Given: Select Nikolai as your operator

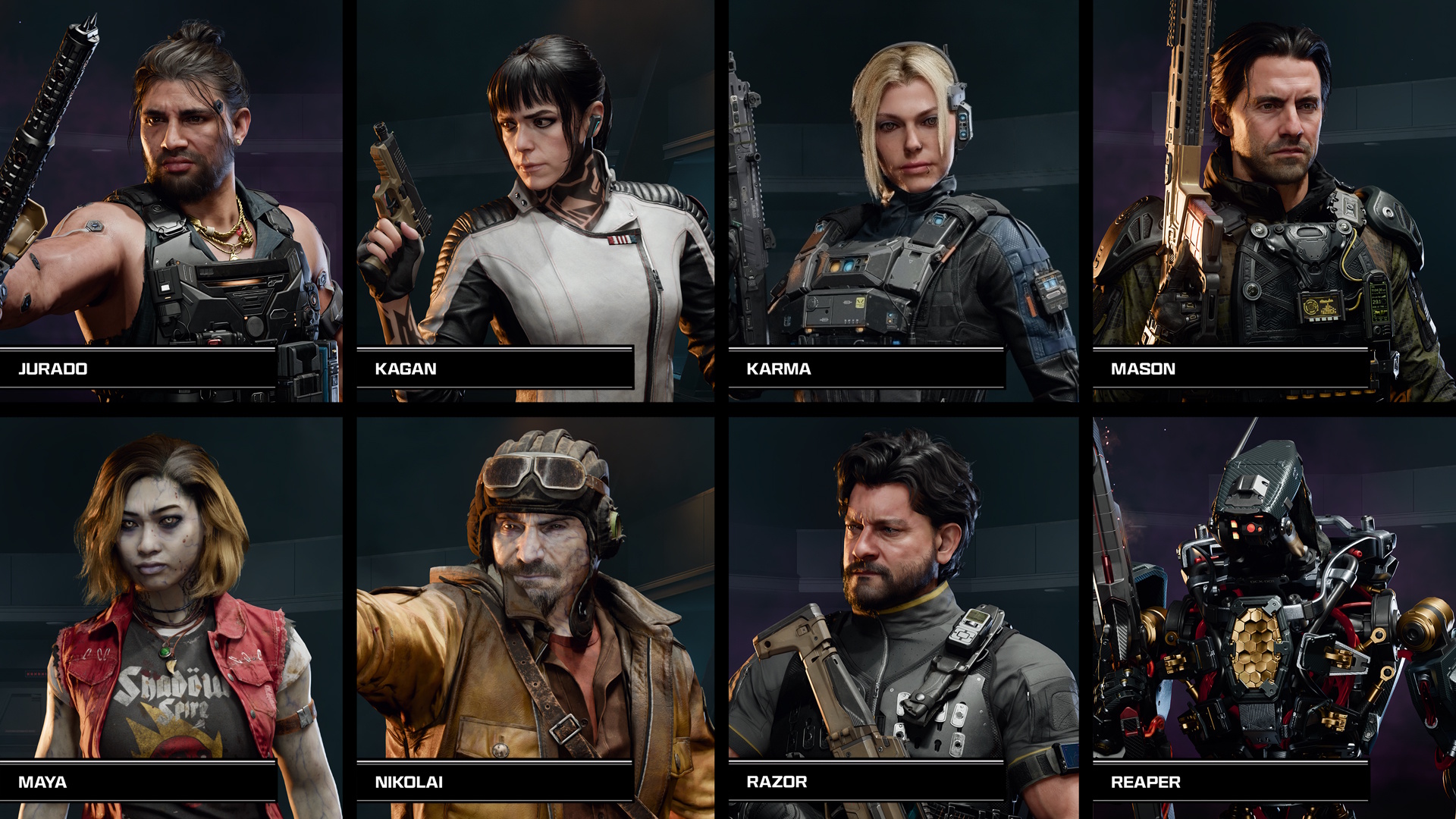Looking at the screenshot, I should 535,614.
